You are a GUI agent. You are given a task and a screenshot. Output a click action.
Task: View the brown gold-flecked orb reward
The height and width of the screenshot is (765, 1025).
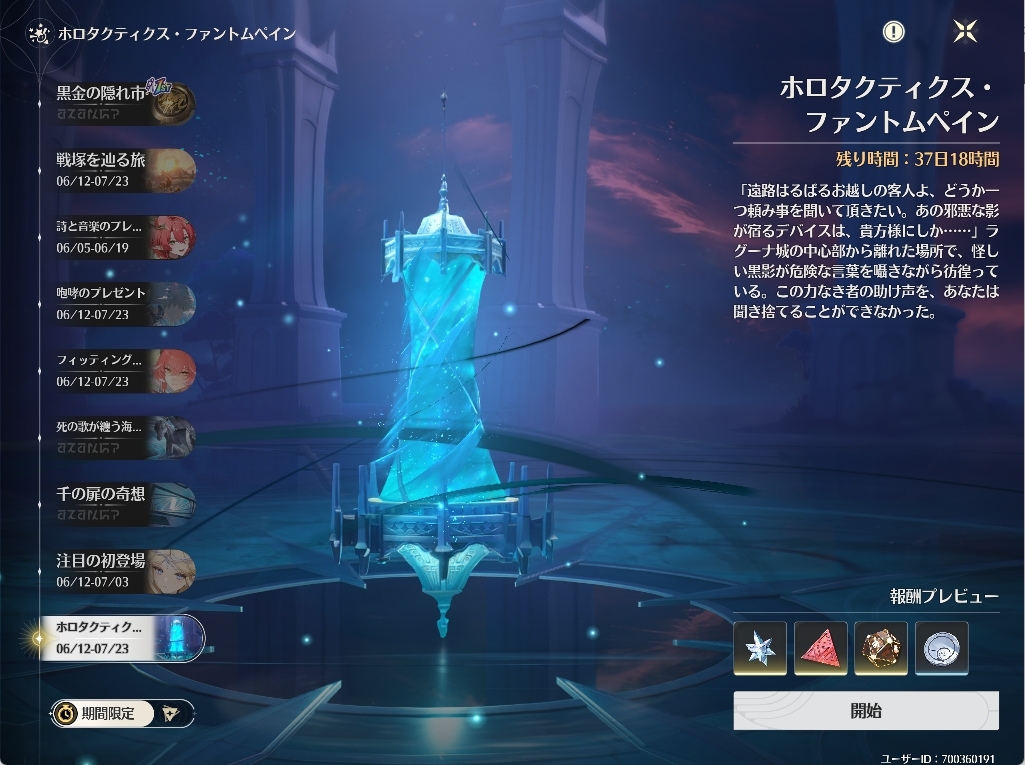[x=881, y=648]
